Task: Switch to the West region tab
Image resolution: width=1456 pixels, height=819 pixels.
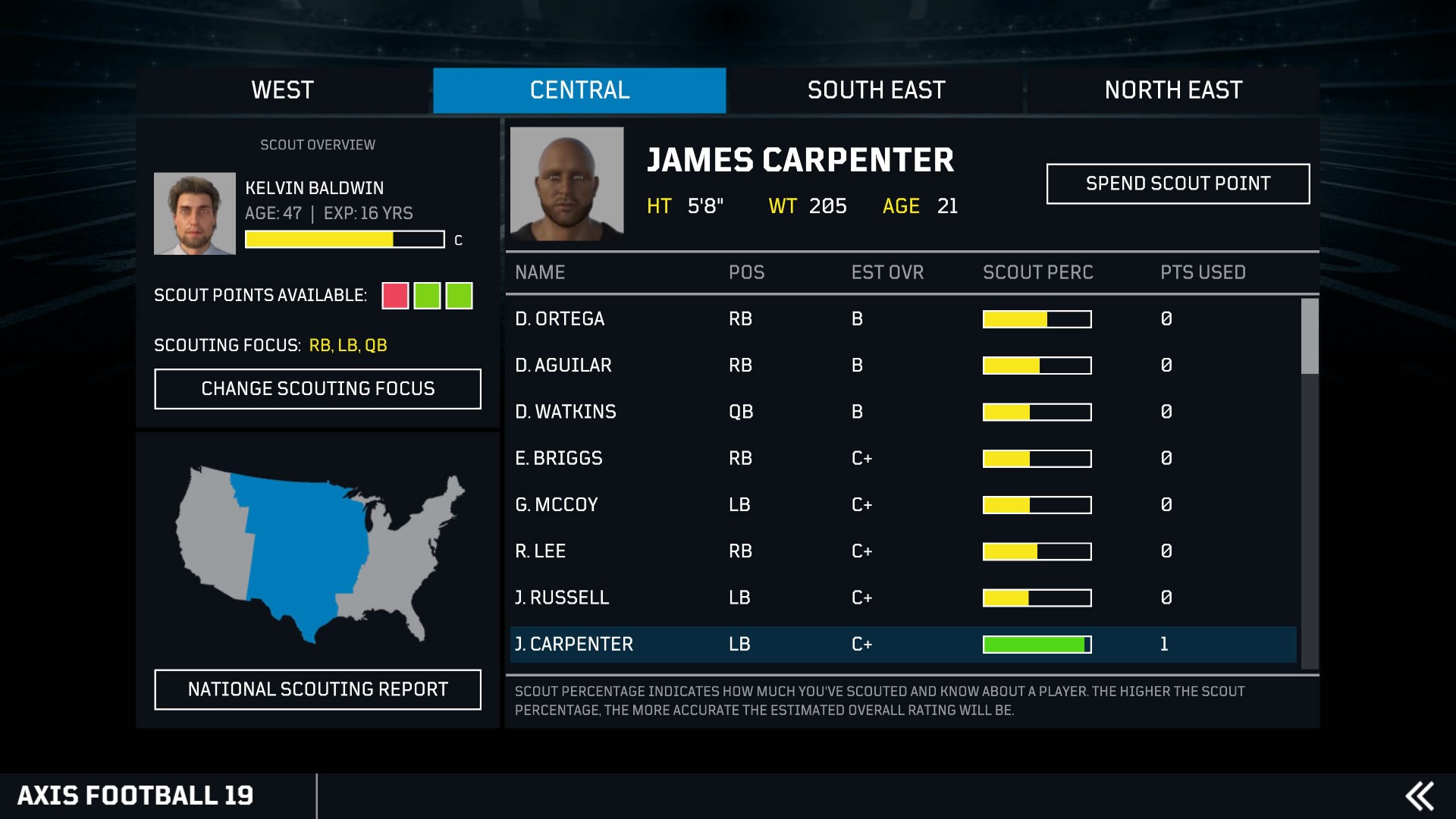Action: coord(283,90)
